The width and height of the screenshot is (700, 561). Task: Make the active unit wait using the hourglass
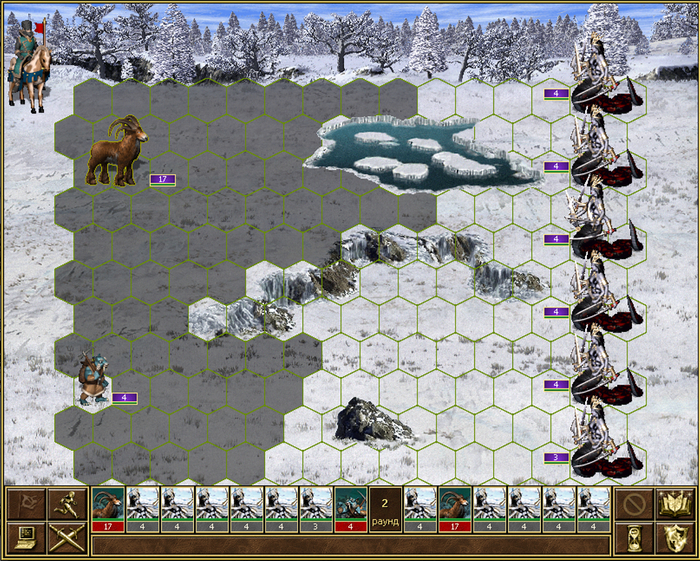coord(632,539)
